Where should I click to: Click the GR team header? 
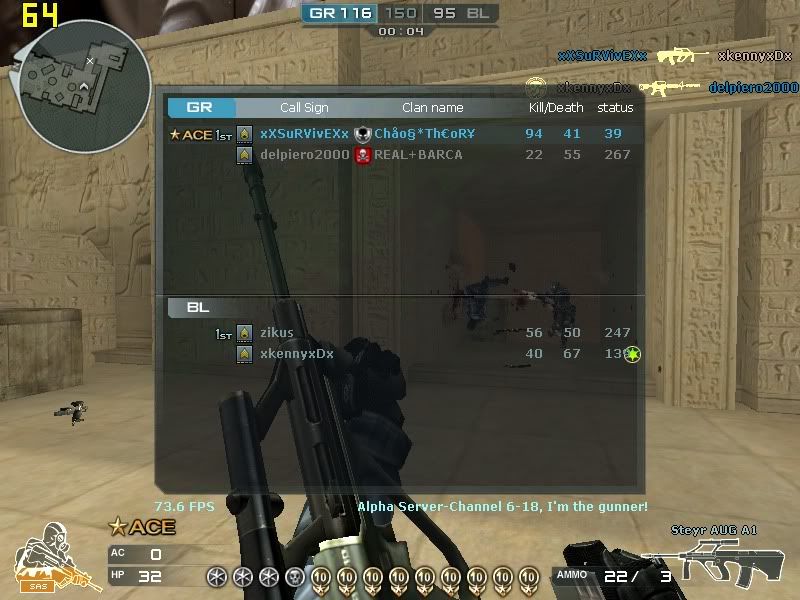(201, 108)
